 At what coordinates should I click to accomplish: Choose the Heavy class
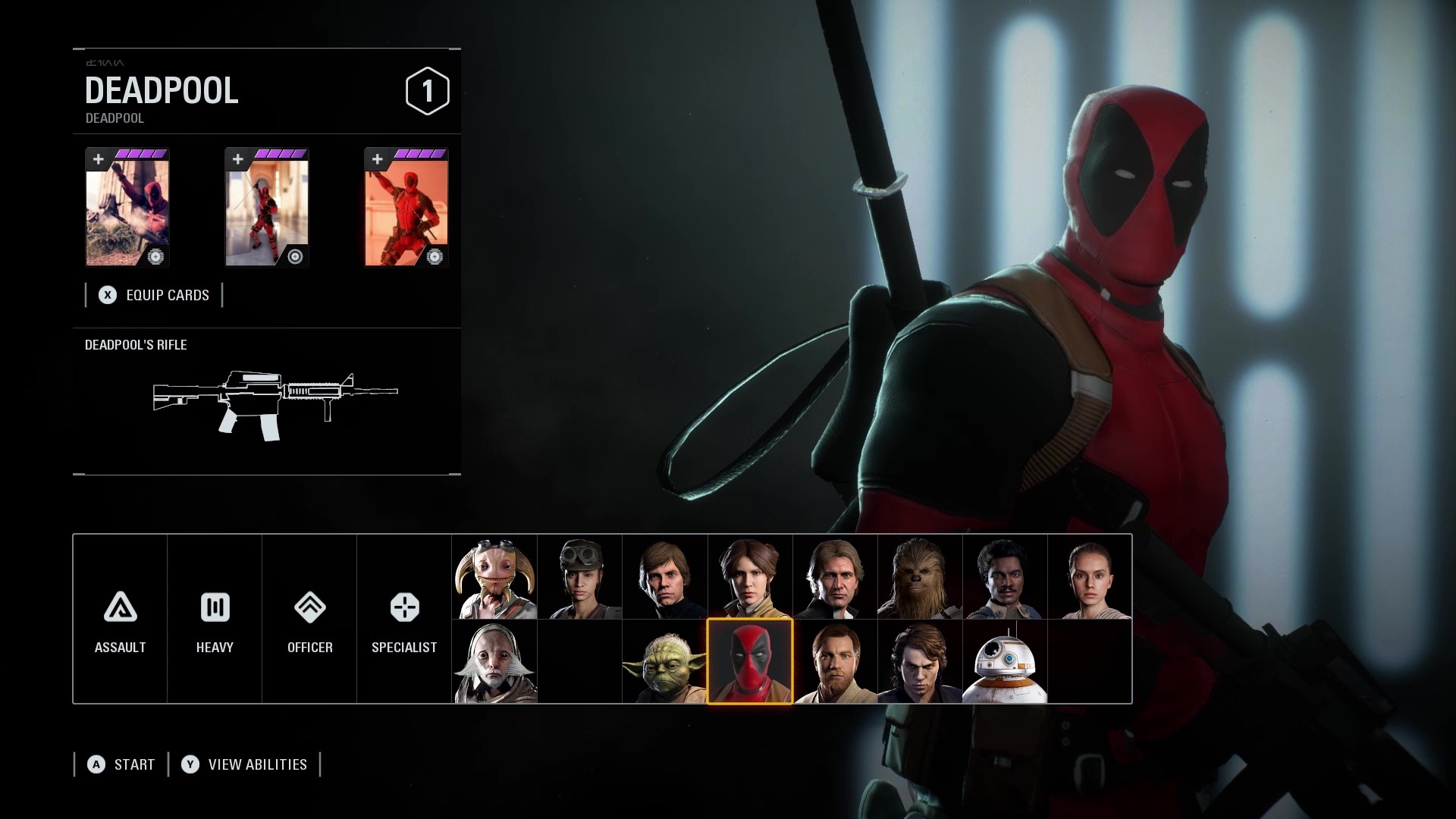click(x=215, y=620)
